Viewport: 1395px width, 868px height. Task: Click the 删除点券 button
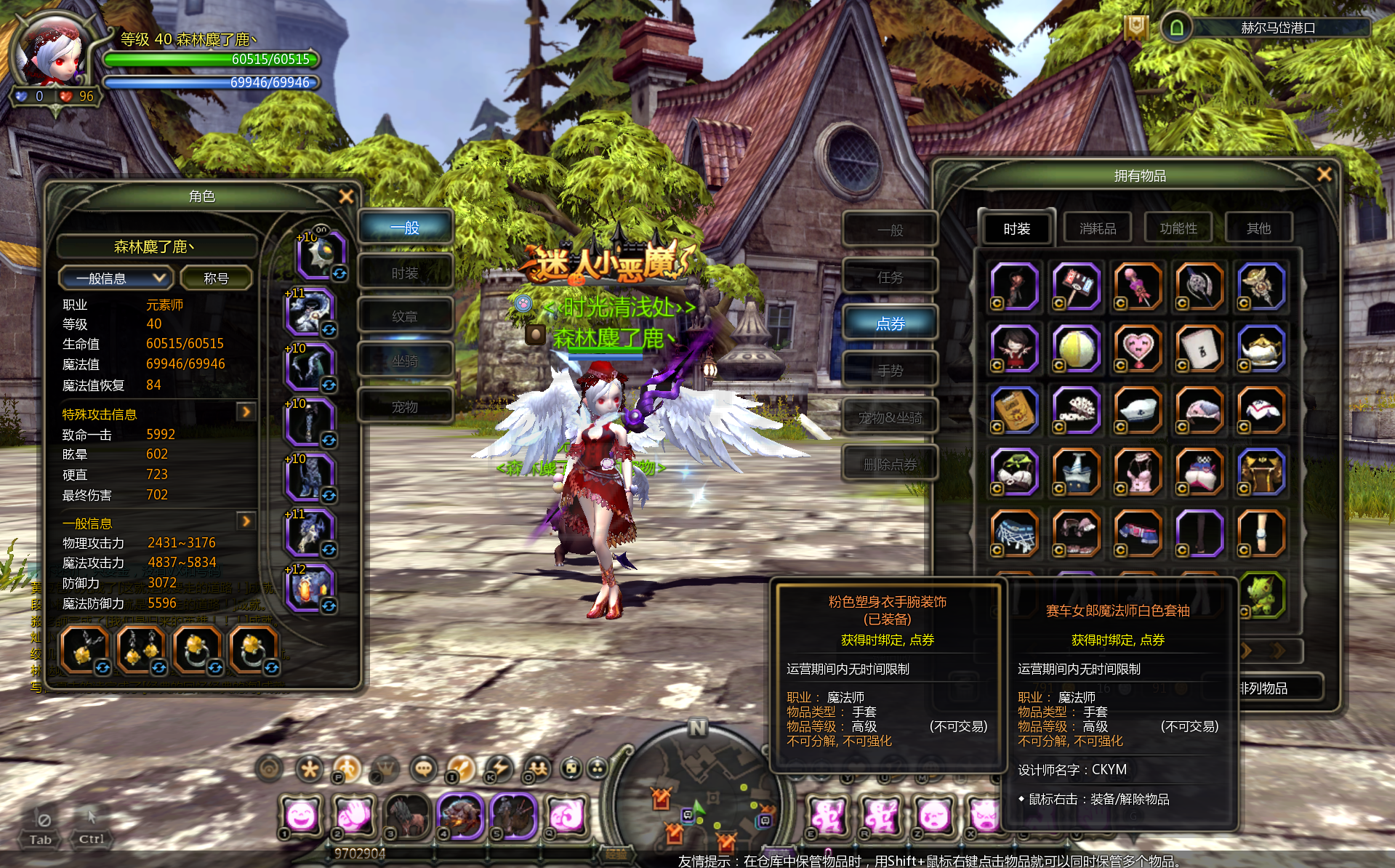890,464
